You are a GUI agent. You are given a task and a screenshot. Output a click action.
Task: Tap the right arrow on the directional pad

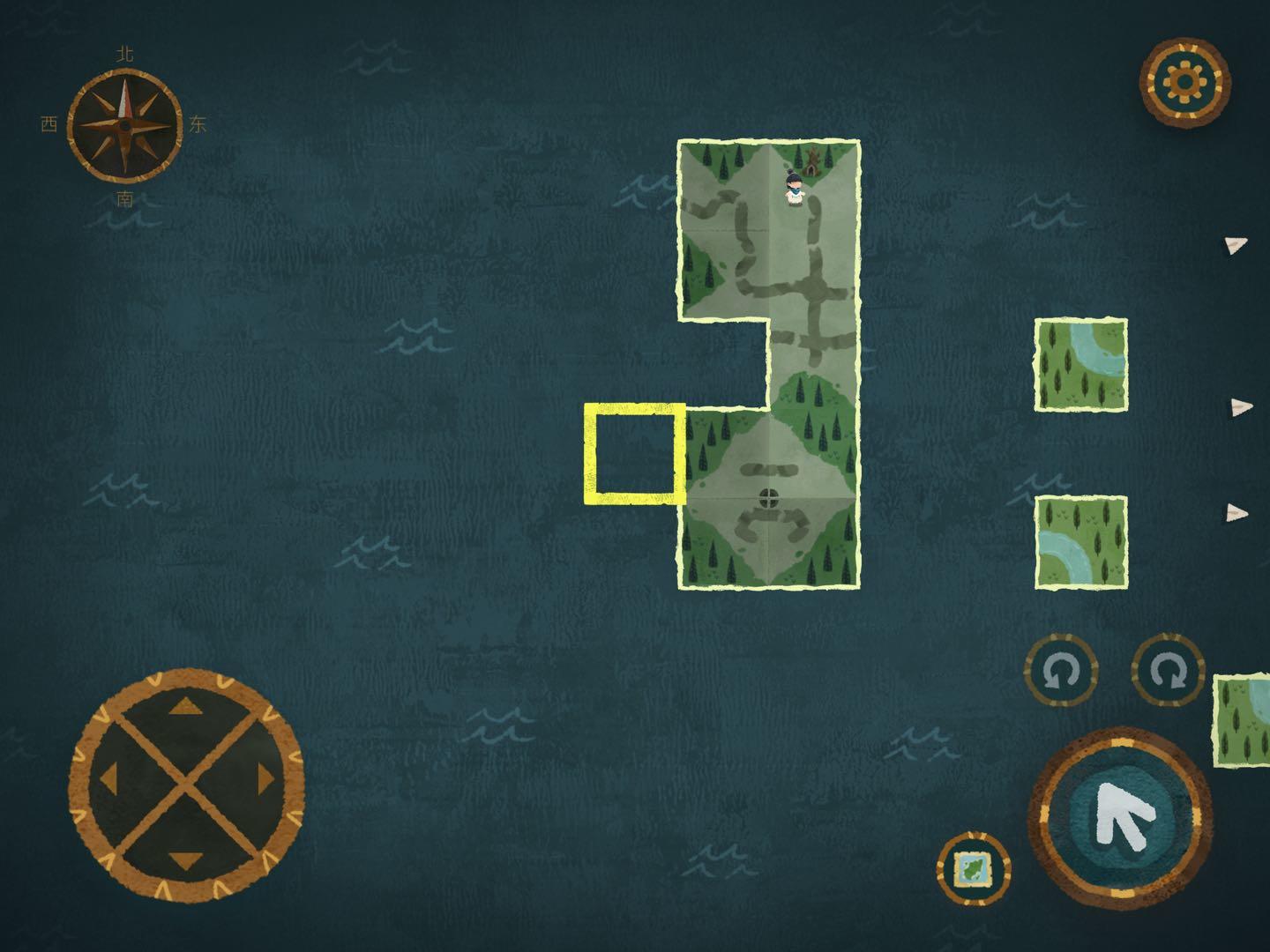tap(265, 778)
